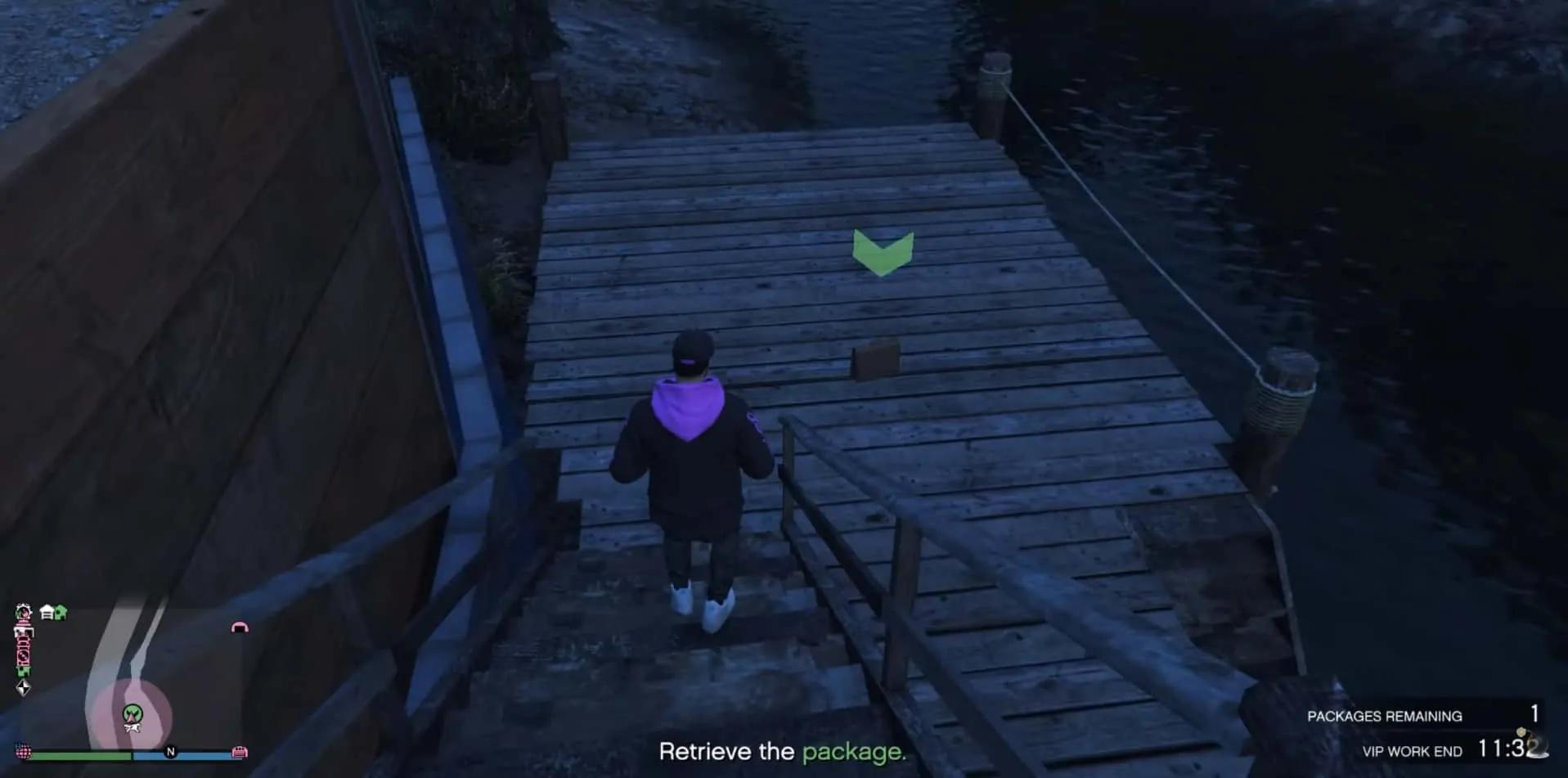This screenshot has height=778, width=1568.
Task: Select the N compass indicator below the minimap
Action: (170, 751)
